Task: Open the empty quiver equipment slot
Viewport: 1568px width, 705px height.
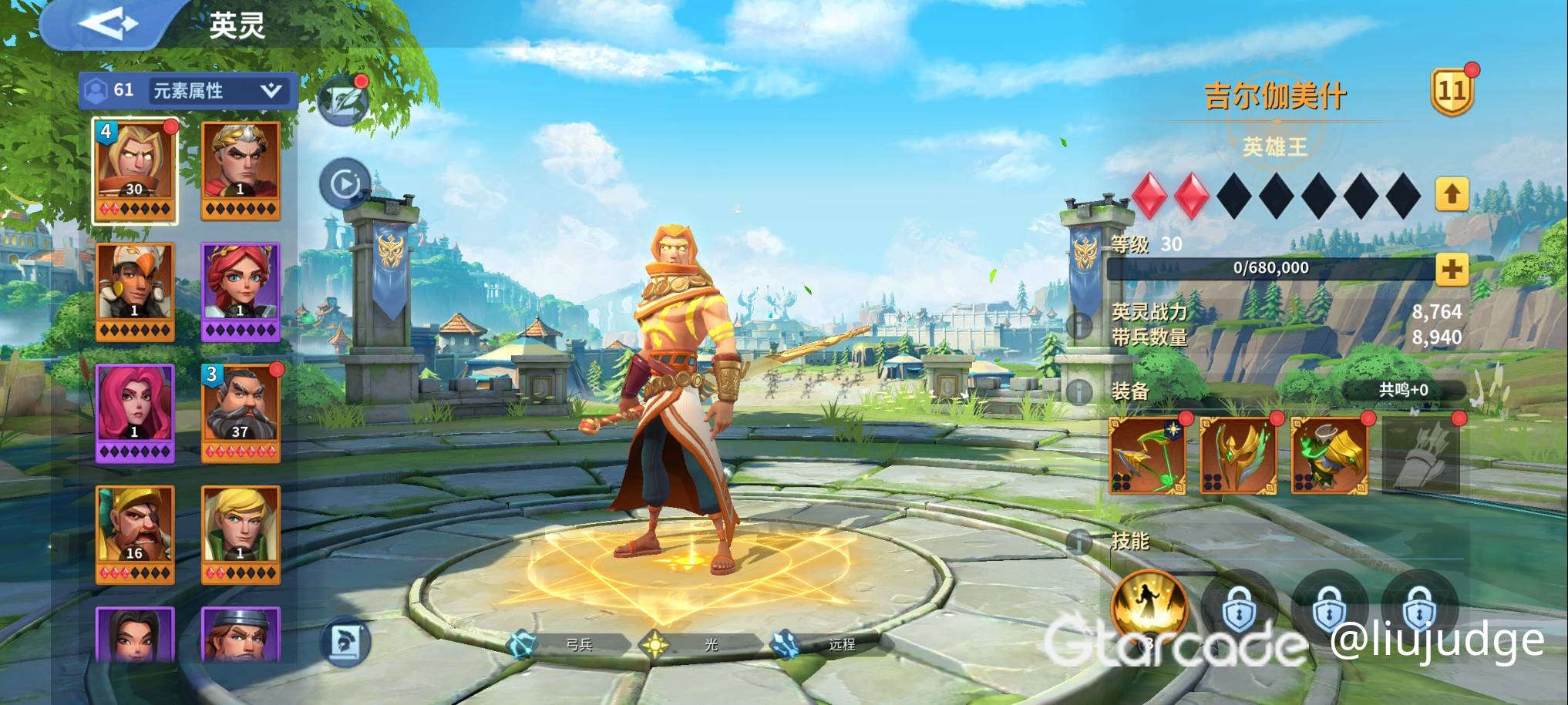Action: click(x=1421, y=455)
